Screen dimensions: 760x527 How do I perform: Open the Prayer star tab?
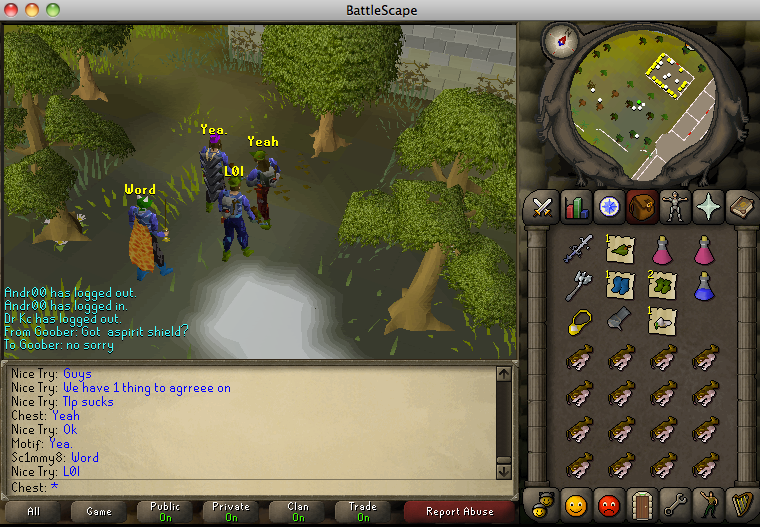(706, 207)
